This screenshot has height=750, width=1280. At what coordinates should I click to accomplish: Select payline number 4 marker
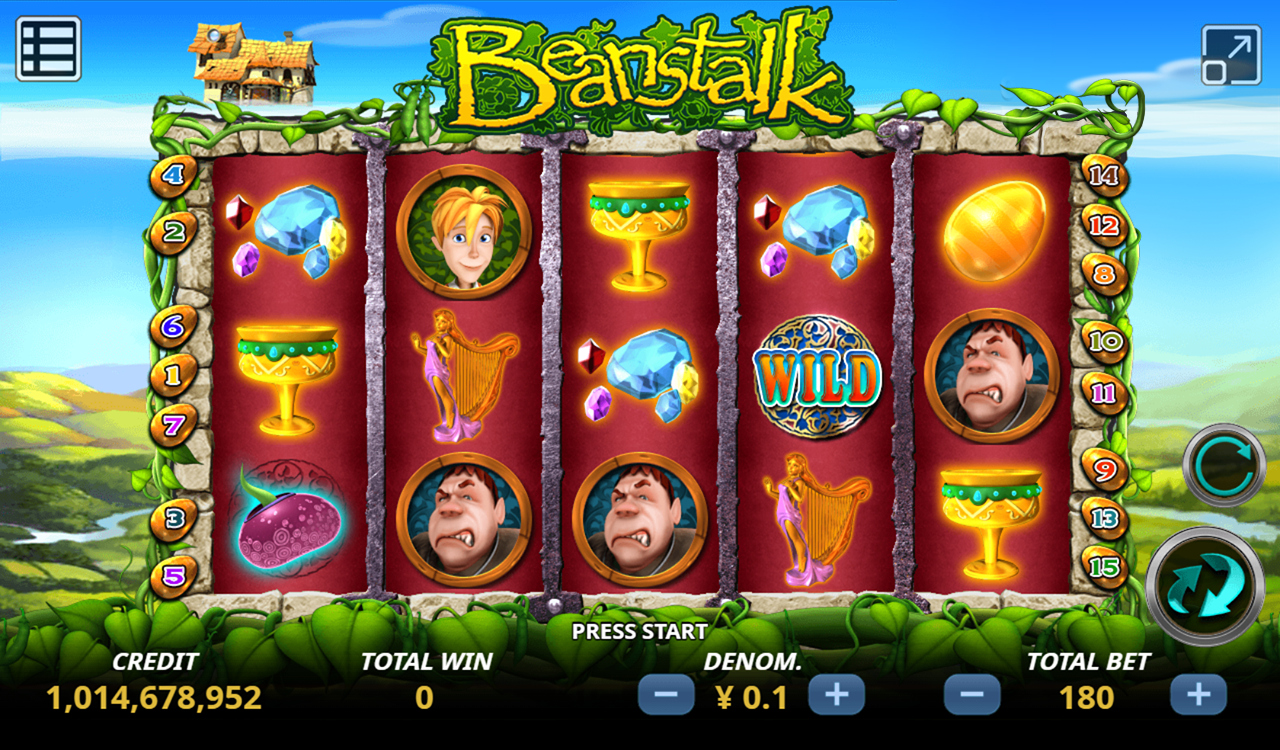coord(173,177)
